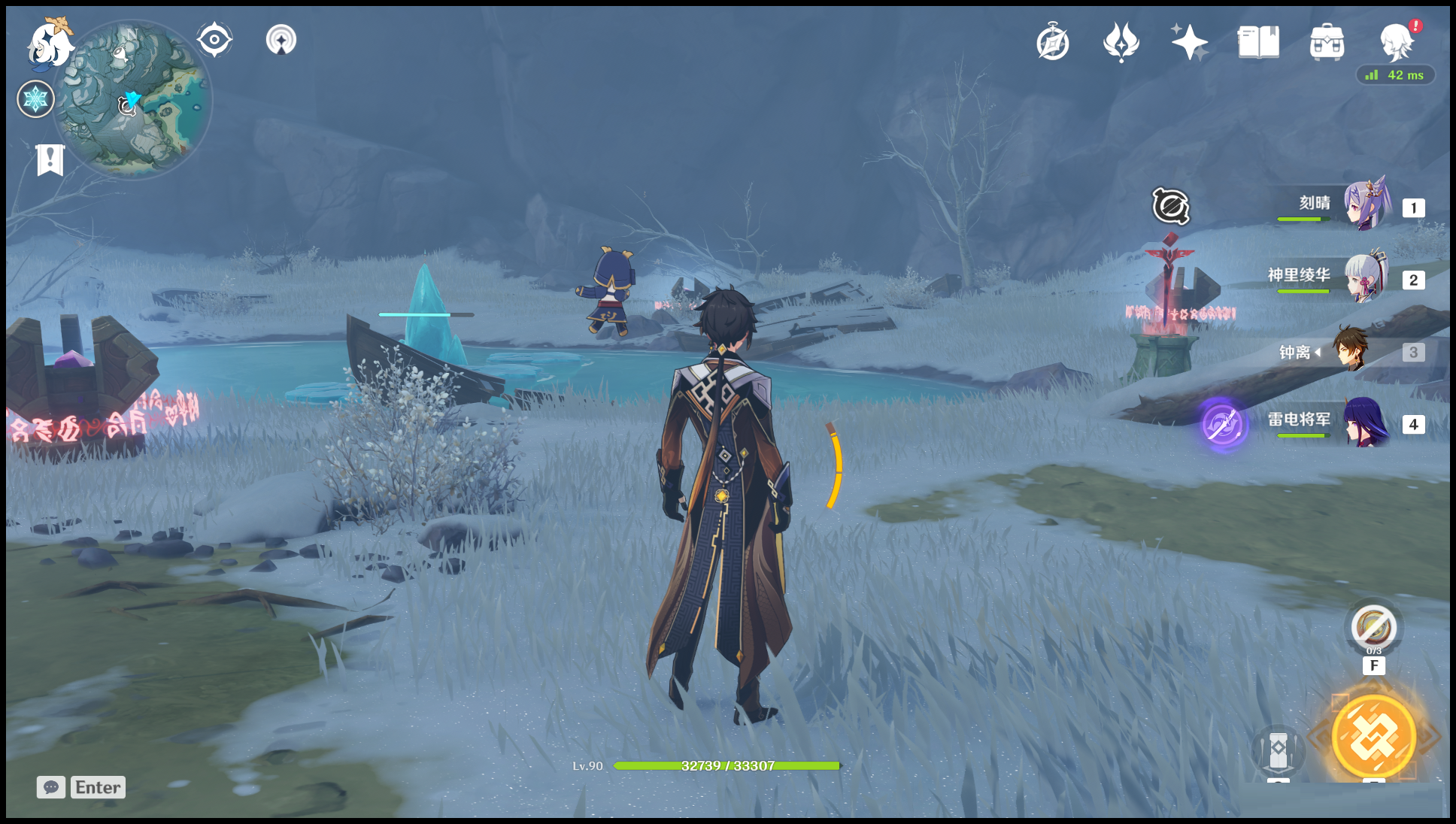Open the signal wave co-op icon
Image resolution: width=1456 pixels, height=824 pixels.
[281, 40]
